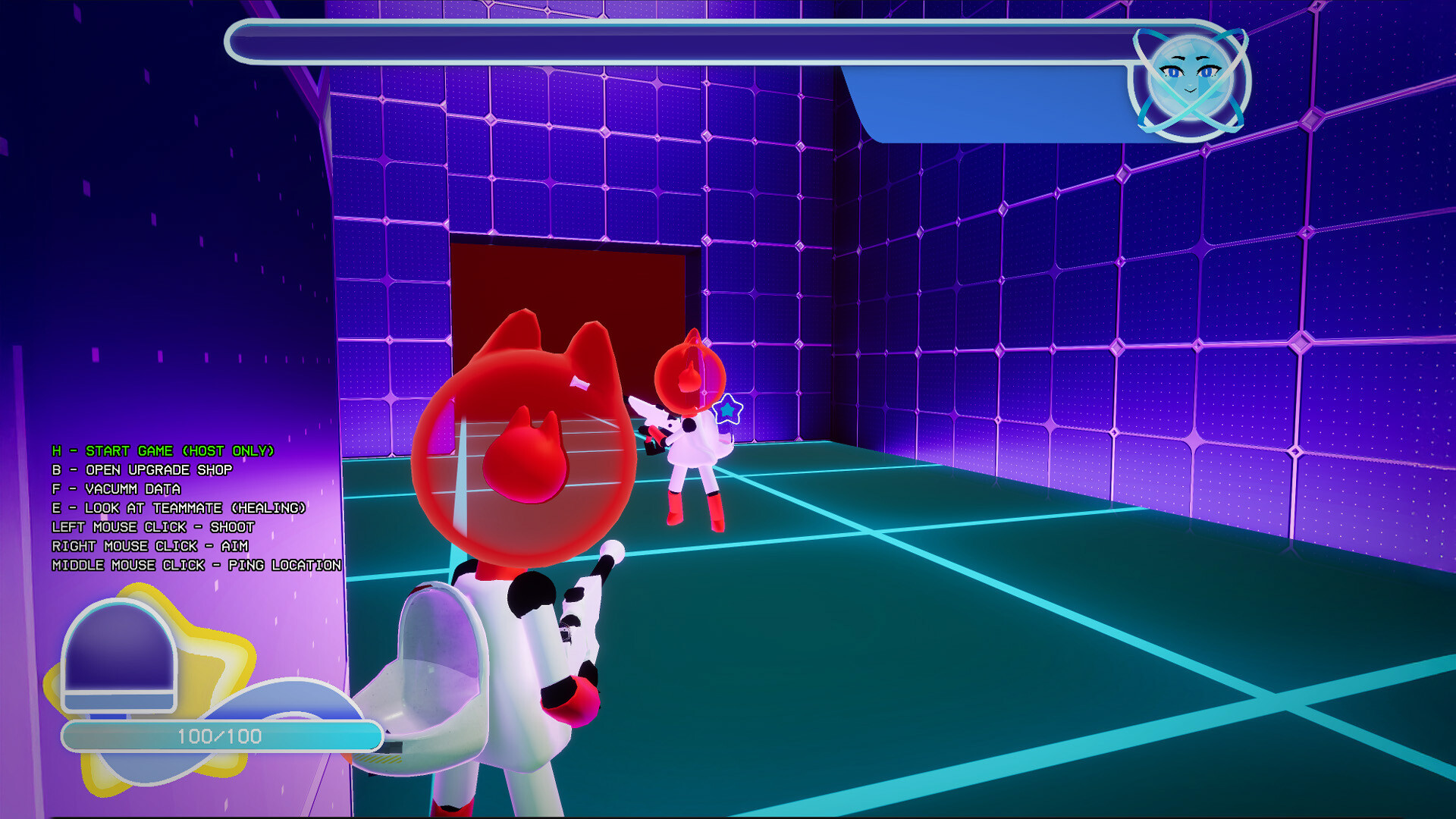Select the star badge next to the teammate
This screenshot has height=819, width=1456.
click(727, 411)
